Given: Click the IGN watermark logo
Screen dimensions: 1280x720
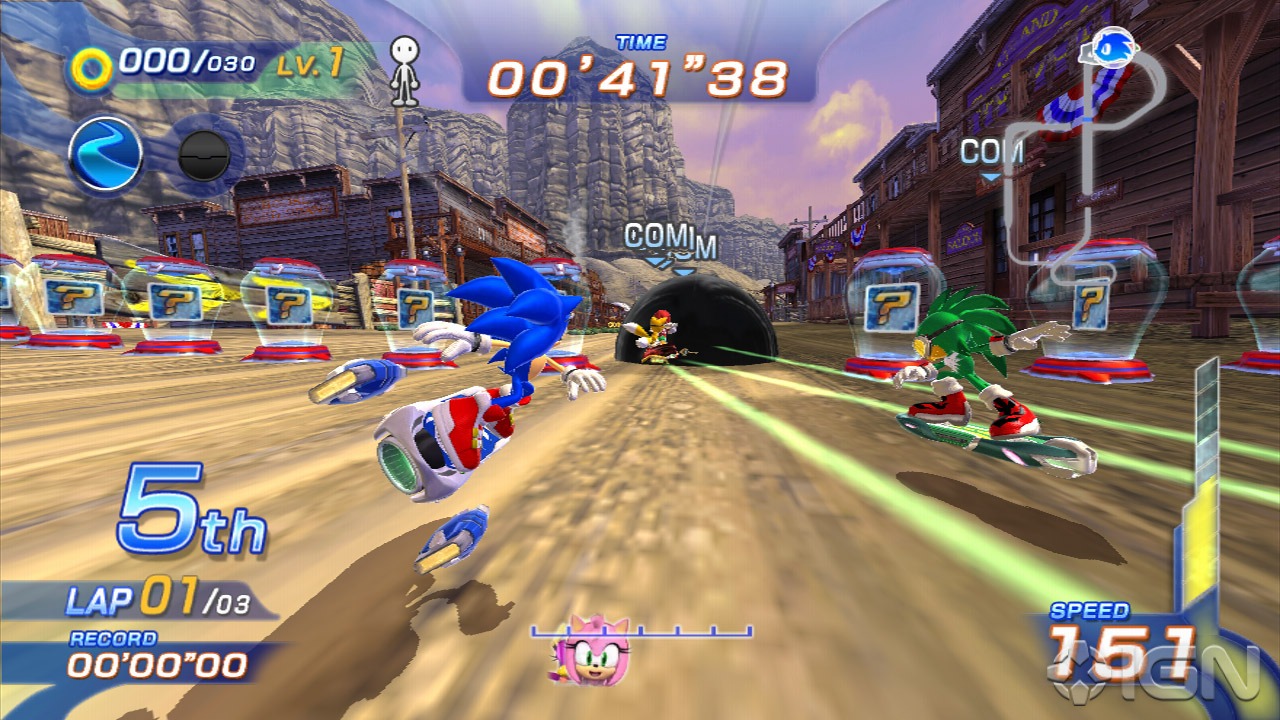Looking at the screenshot, I should (x=1205, y=672).
